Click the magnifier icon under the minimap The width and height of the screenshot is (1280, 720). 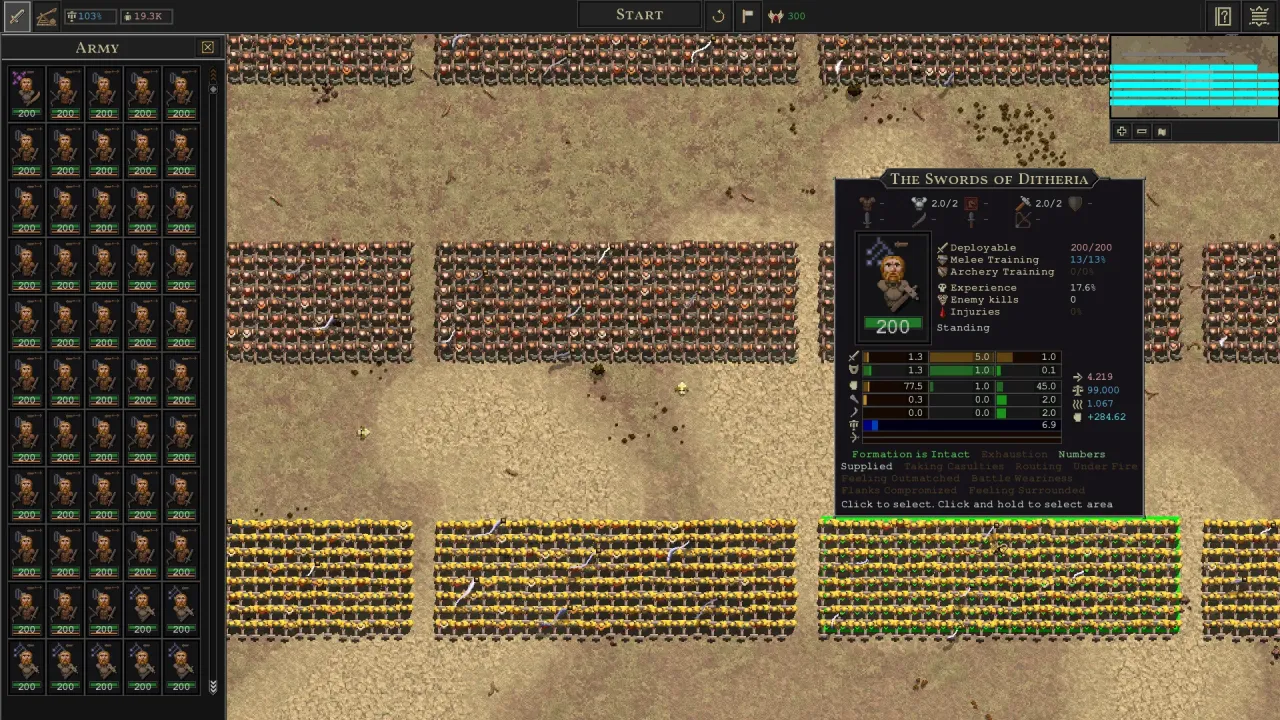click(x=1121, y=131)
